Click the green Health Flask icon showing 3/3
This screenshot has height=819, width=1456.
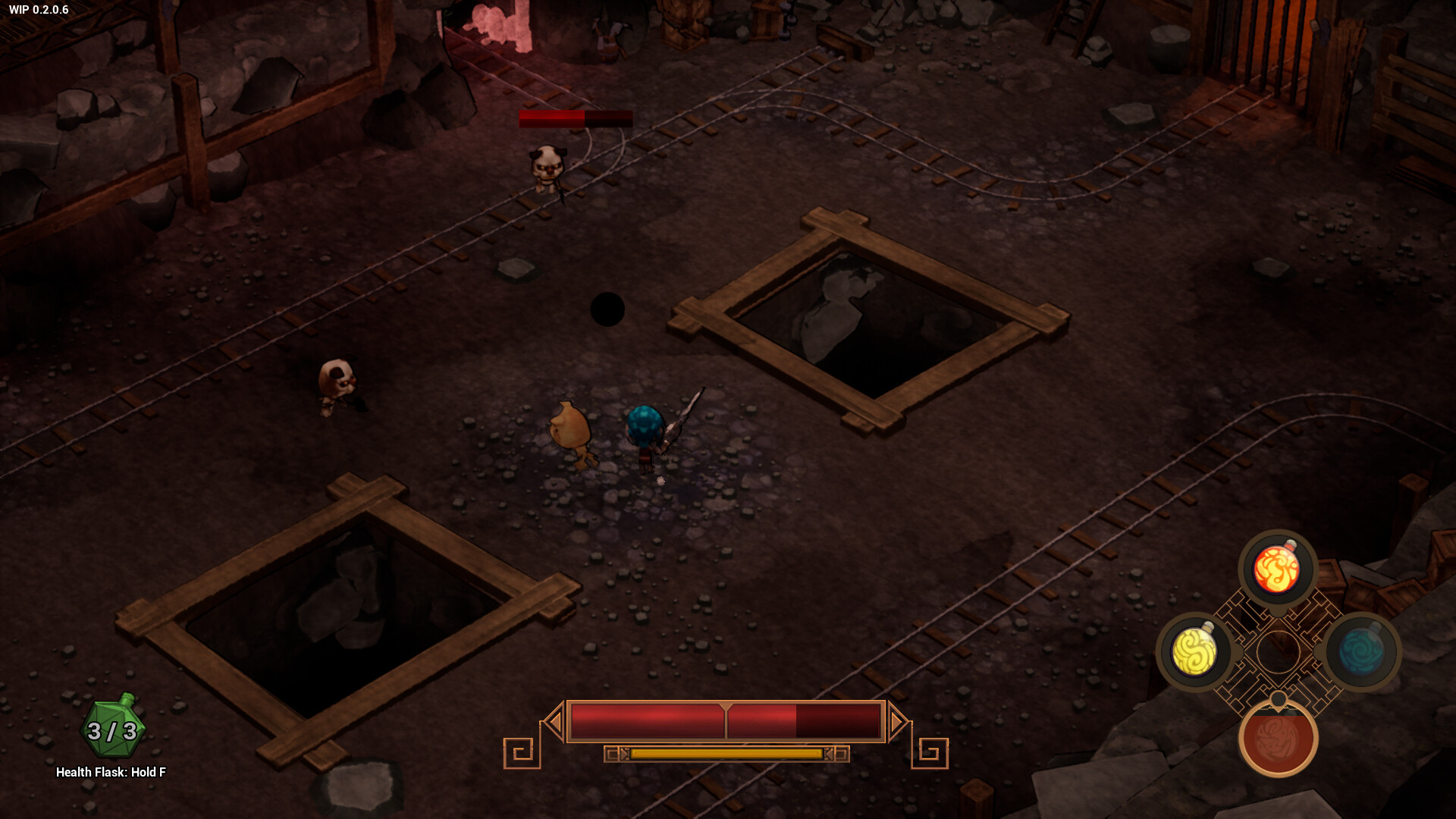pos(111,730)
